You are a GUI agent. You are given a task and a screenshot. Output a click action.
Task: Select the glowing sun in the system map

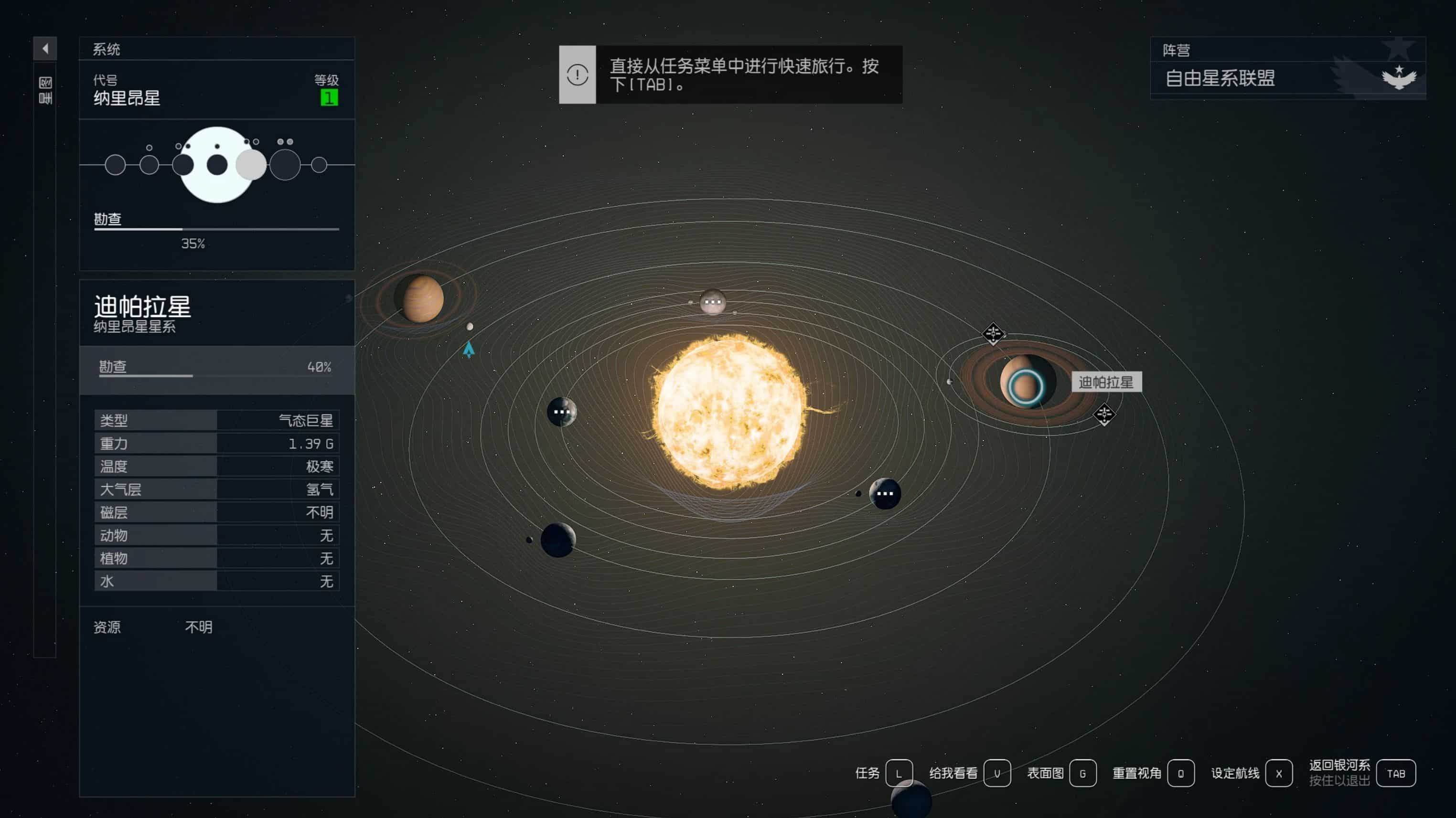(x=730, y=411)
